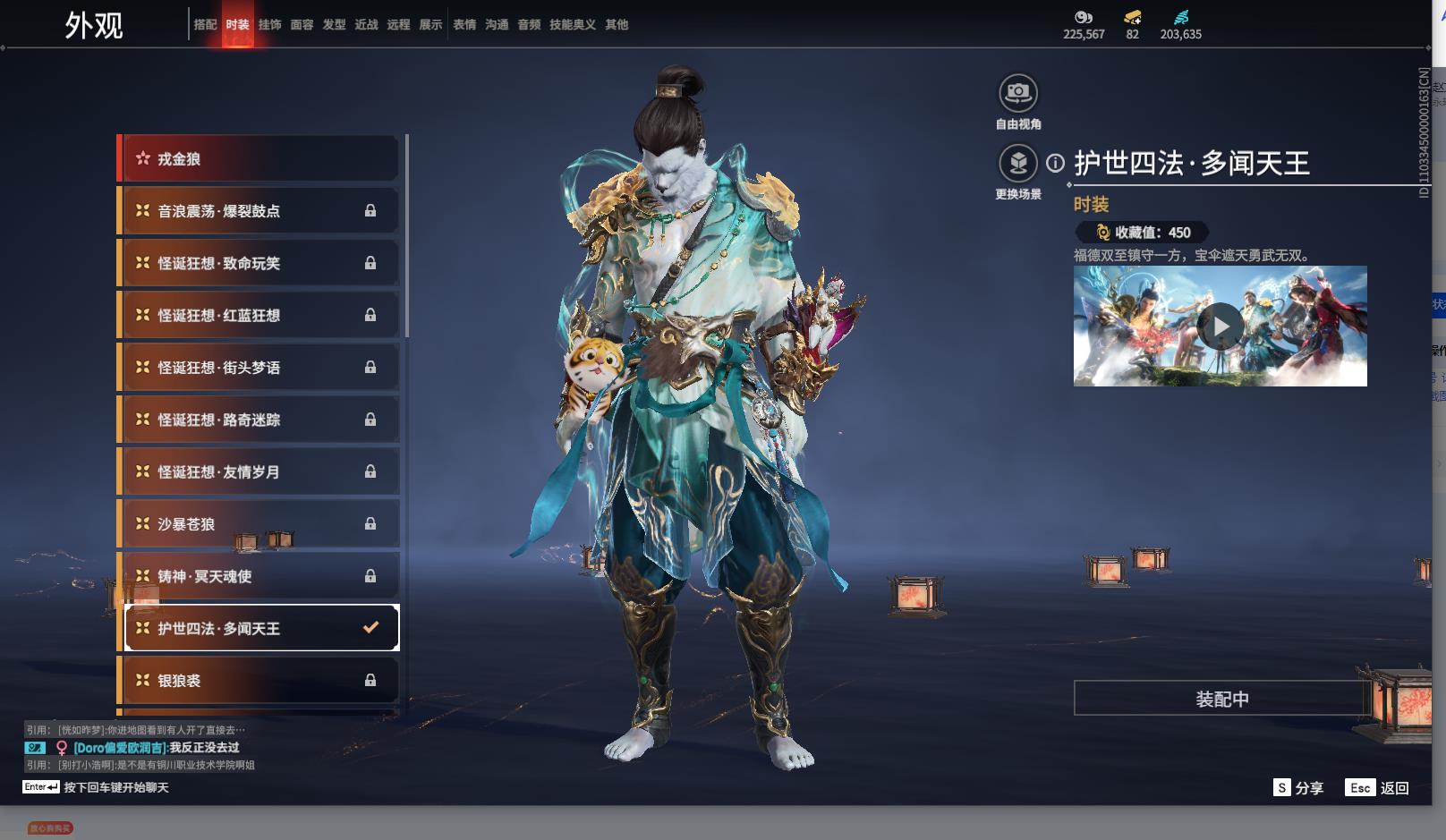Select the 音浪震荡·爆裂鼓点 outfit
Screen dimensions: 1446x840
259,211
